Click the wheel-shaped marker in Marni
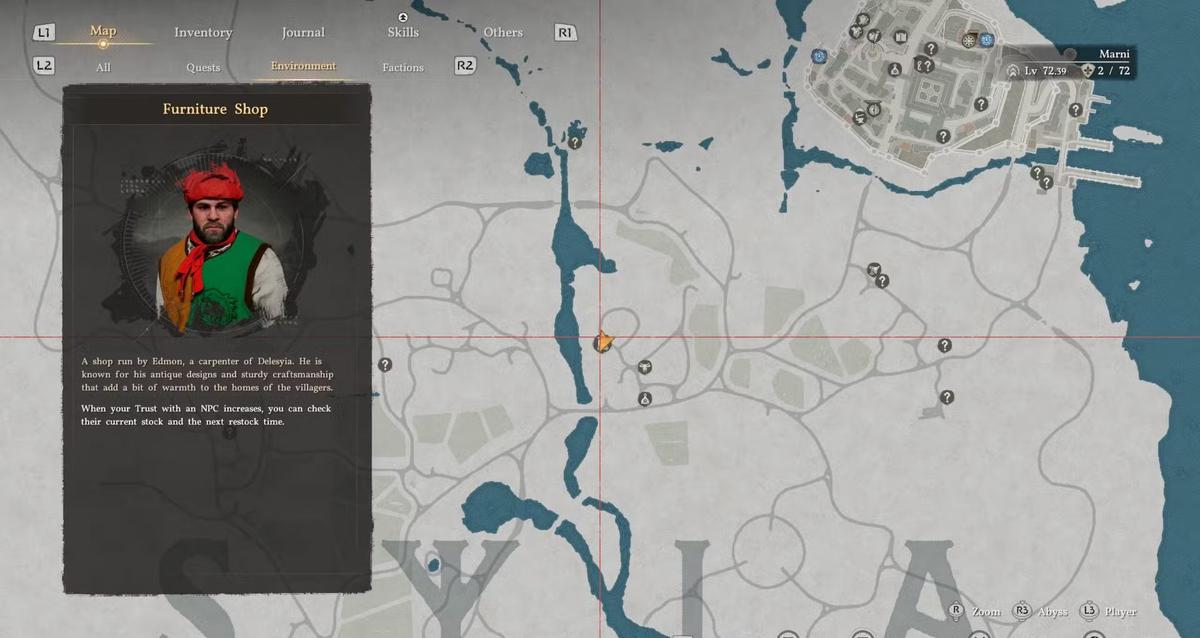Image resolution: width=1200 pixels, height=638 pixels. (x=968, y=41)
